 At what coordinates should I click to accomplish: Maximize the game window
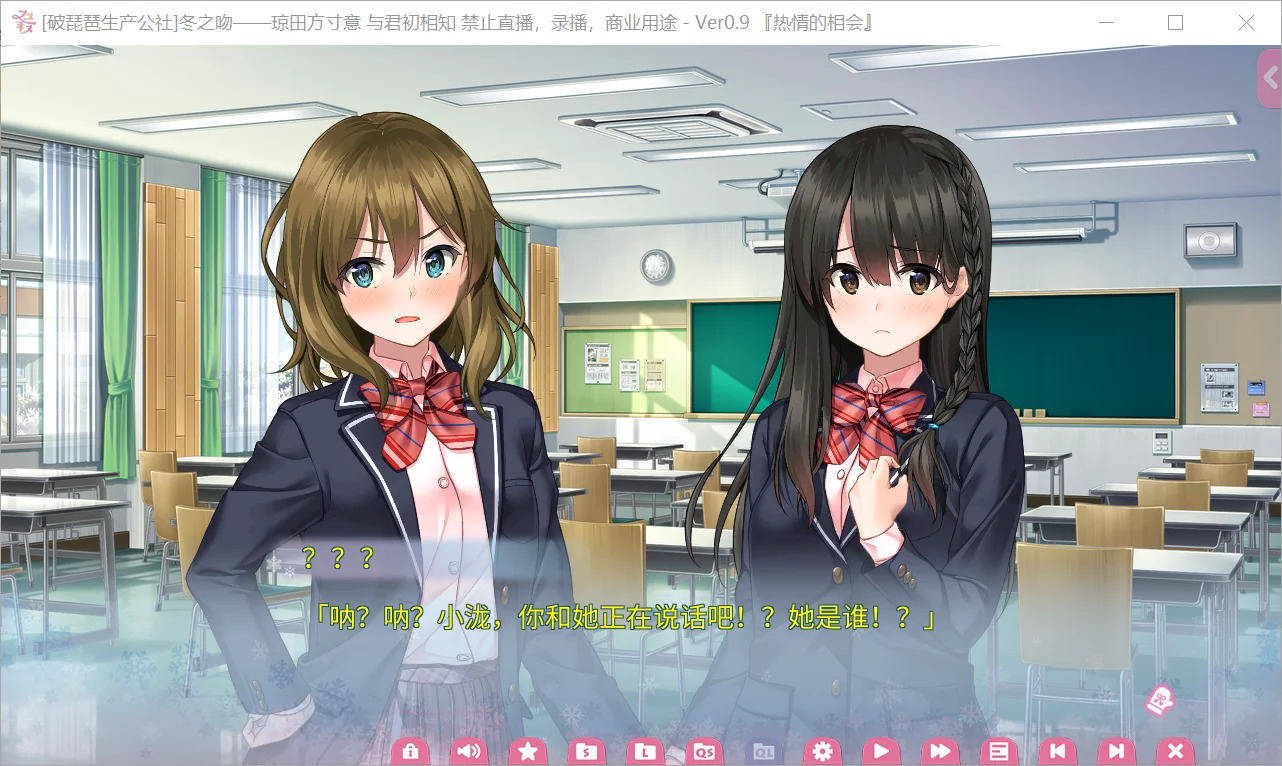(1176, 22)
